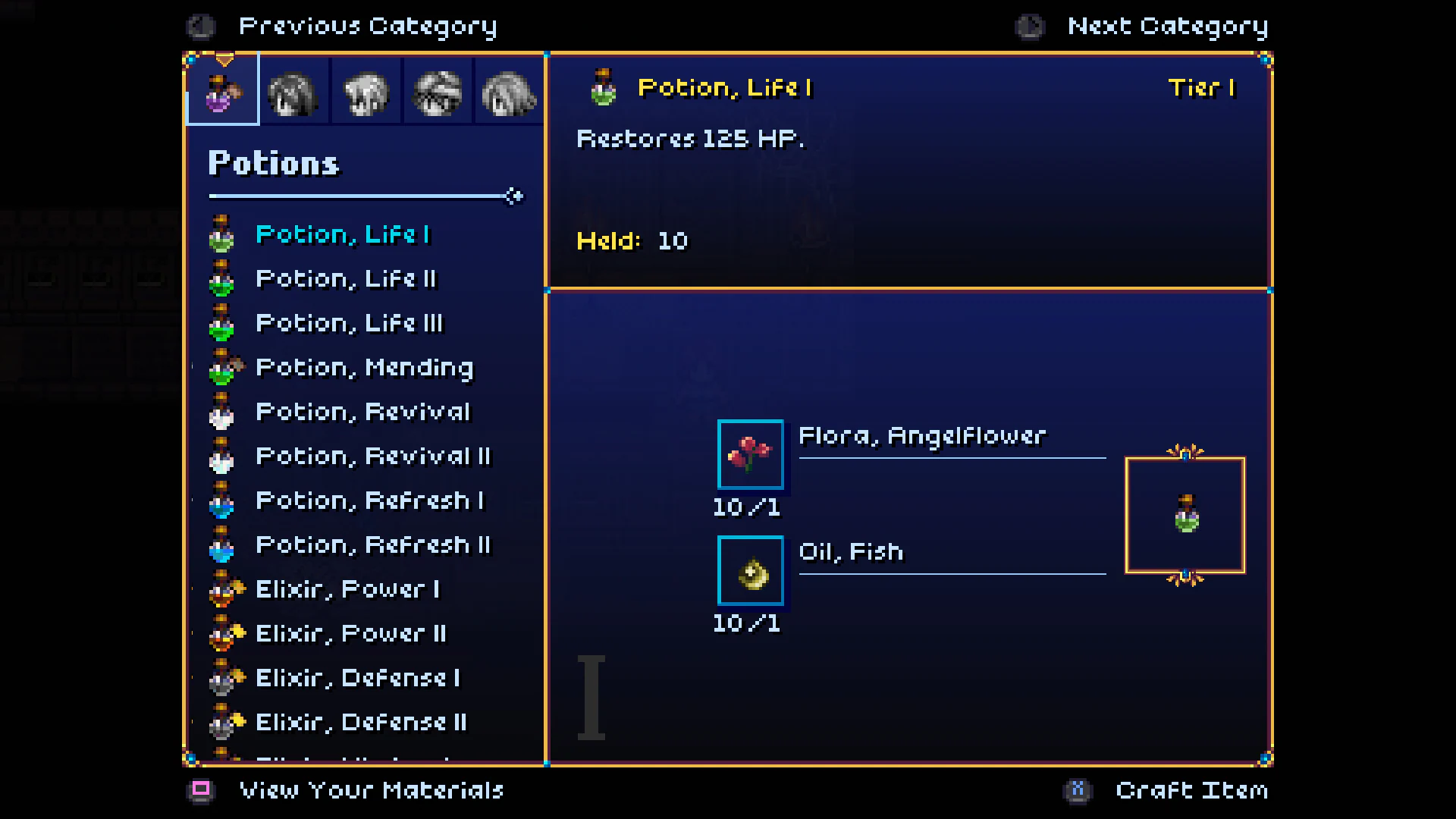The image size is (1456, 819).
Task: Click Craft Item
Action: click(x=1192, y=790)
